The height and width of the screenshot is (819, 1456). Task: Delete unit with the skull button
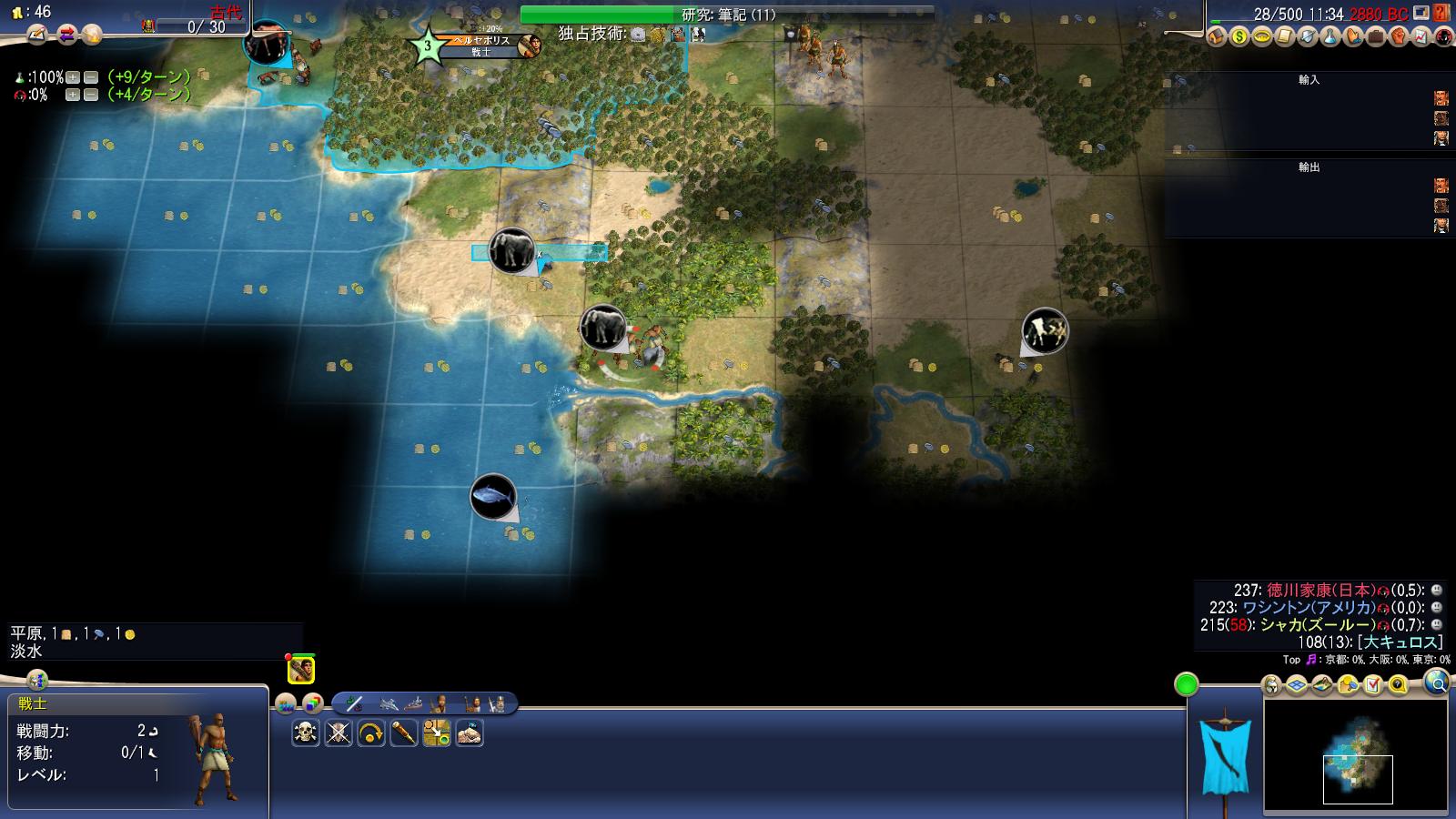(306, 733)
